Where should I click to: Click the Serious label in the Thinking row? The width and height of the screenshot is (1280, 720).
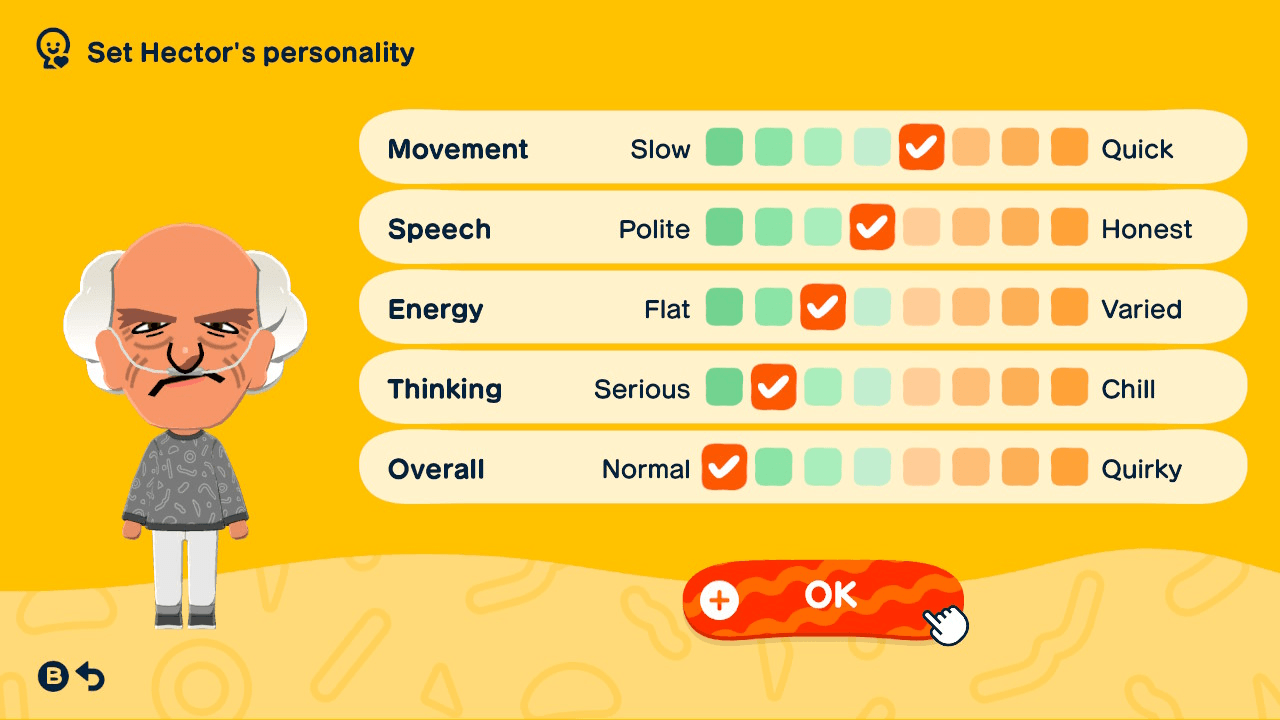click(x=641, y=388)
